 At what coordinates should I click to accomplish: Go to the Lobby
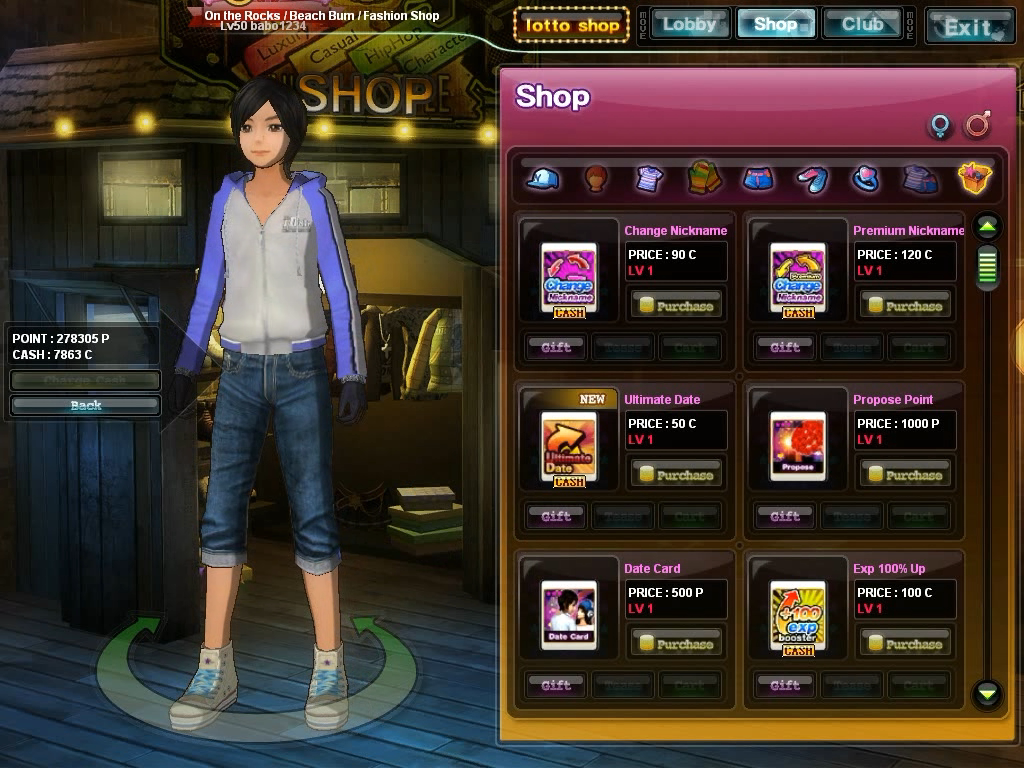pyautogui.click(x=689, y=24)
